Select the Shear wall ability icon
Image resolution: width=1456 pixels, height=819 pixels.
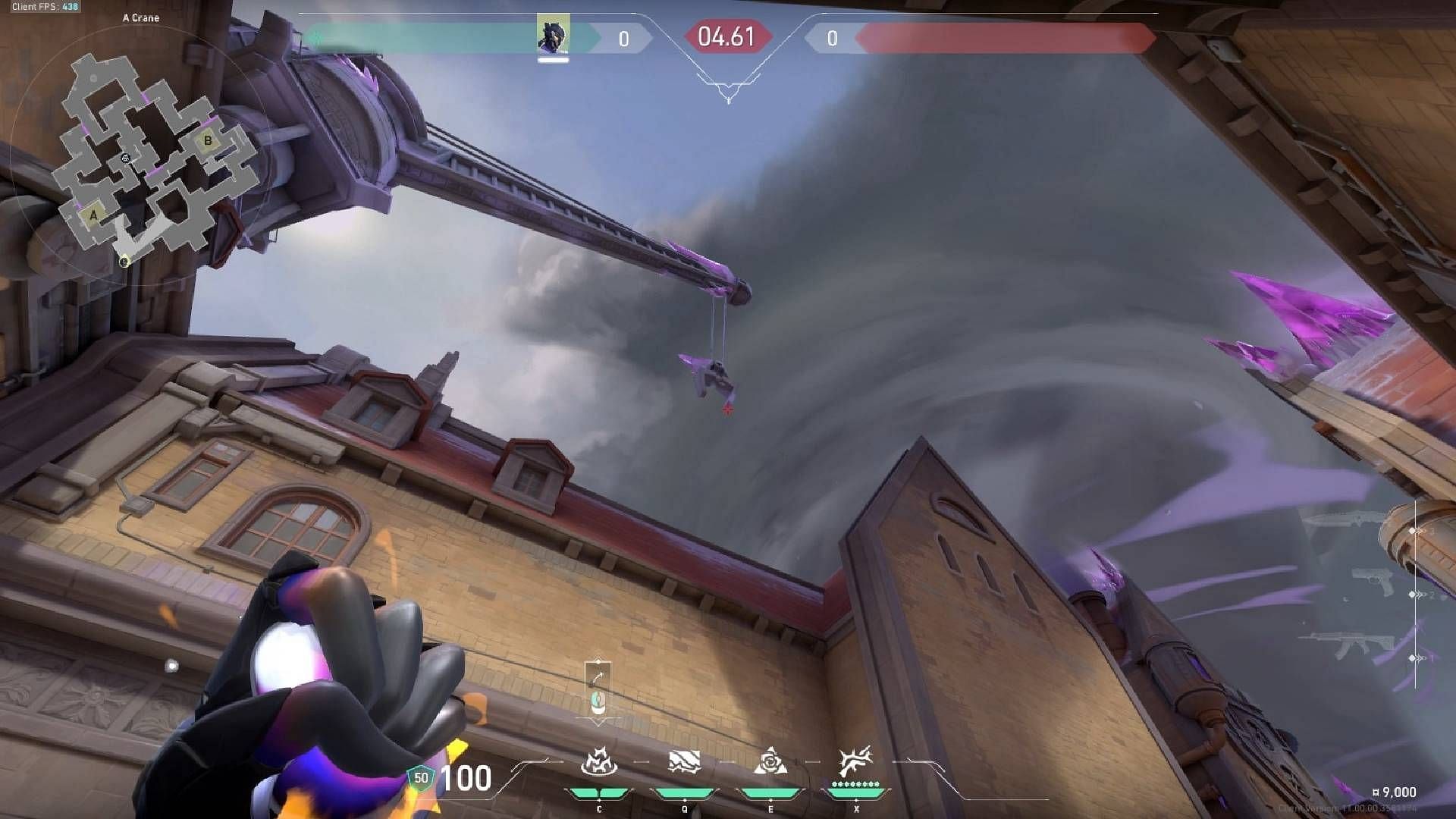[684, 761]
